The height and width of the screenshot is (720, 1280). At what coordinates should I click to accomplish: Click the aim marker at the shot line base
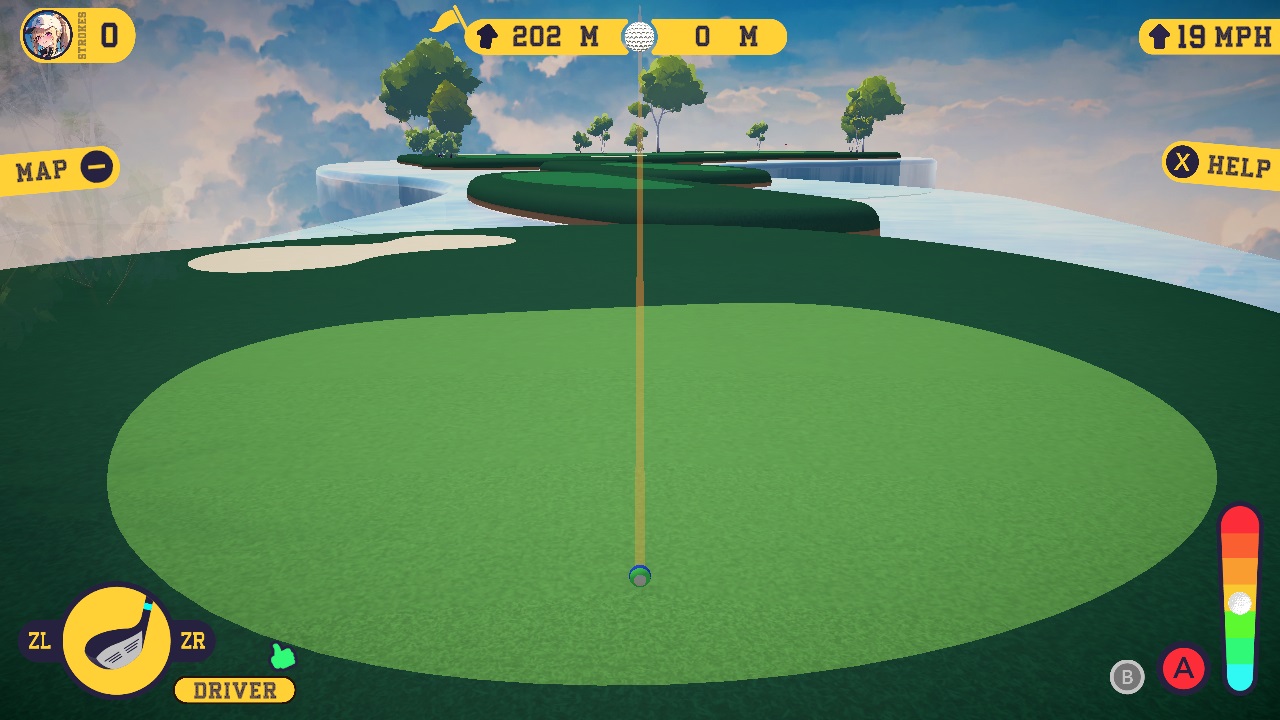click(638, 577)
